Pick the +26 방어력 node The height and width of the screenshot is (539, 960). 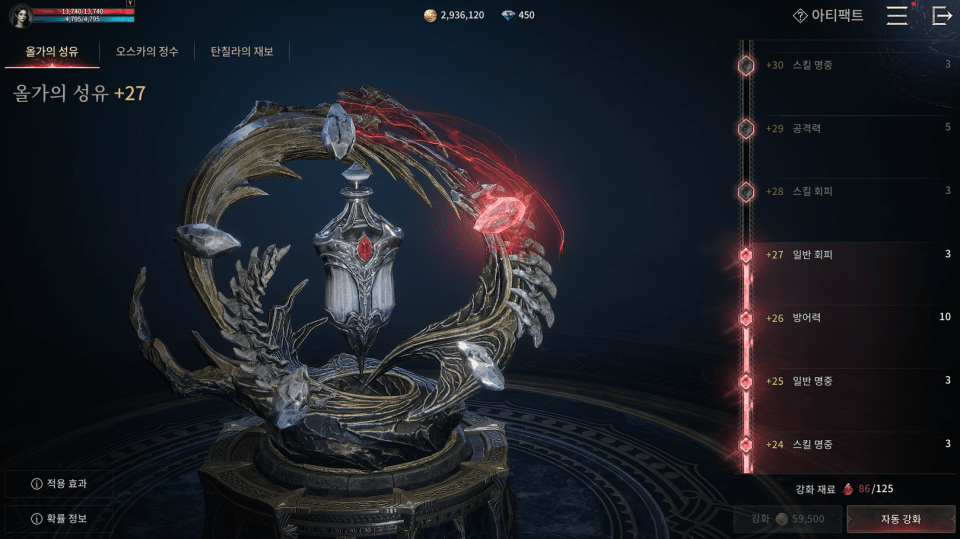[746, 318]
